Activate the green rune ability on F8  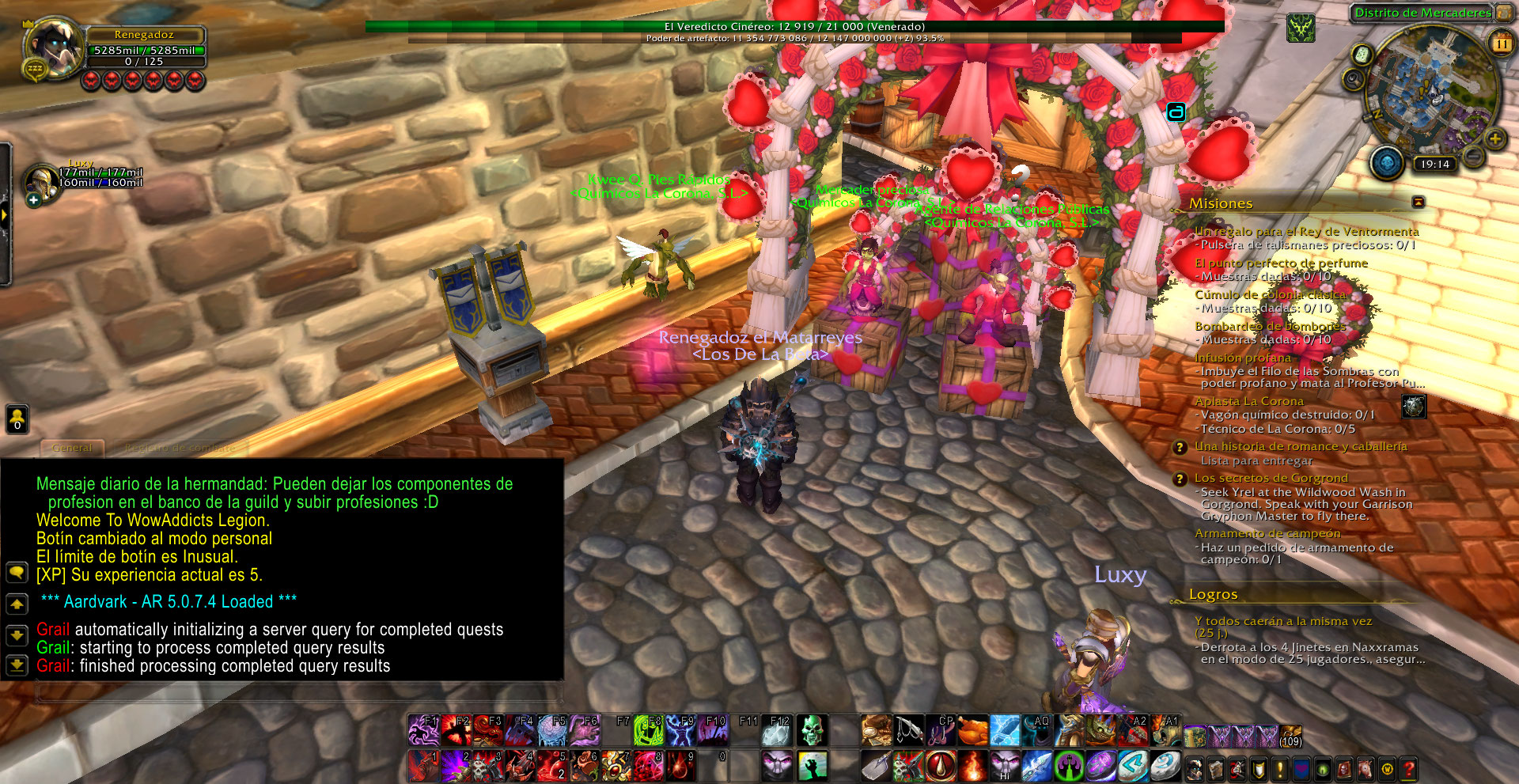point(648,730)
